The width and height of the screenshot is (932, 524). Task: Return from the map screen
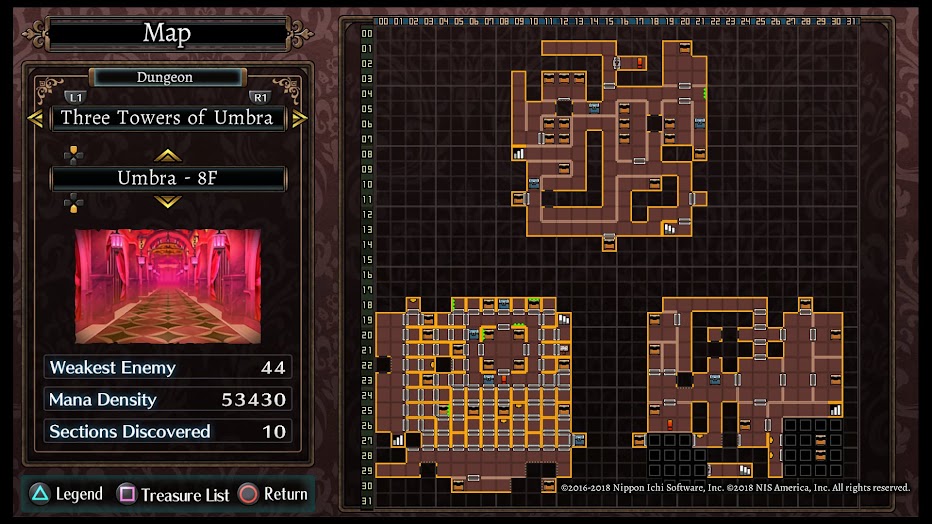[273, 494]
